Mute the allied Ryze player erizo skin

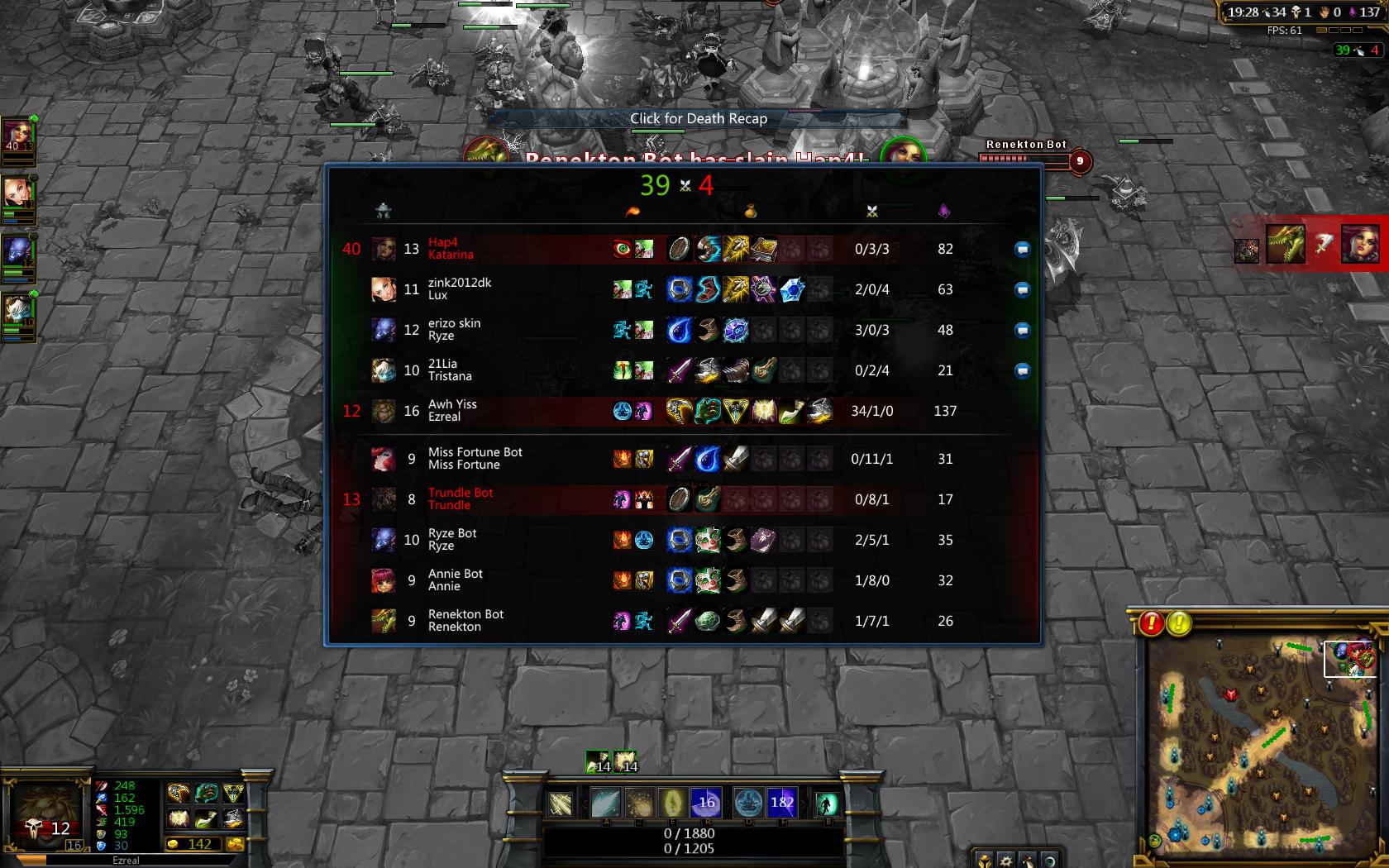[1022, 330]
